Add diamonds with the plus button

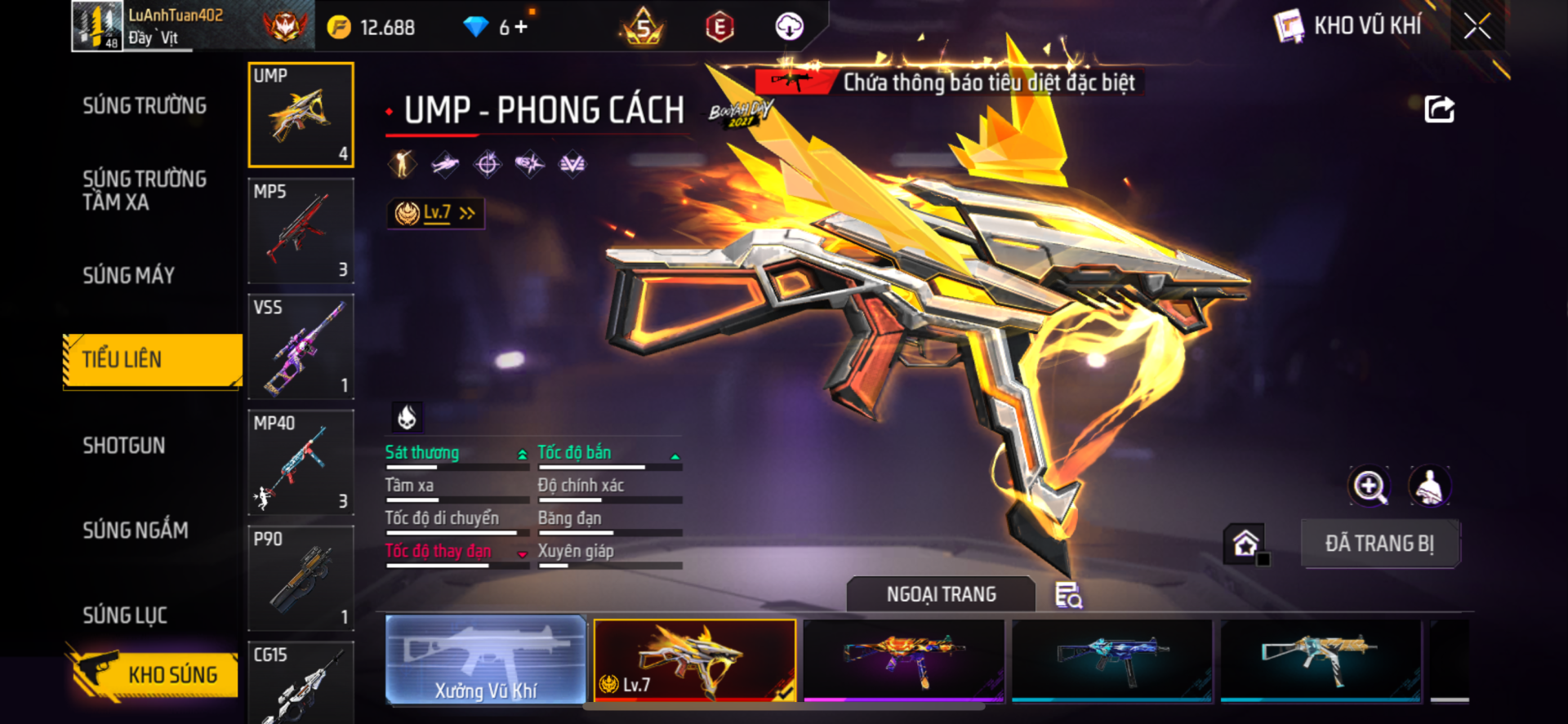(x=520, y=27)
